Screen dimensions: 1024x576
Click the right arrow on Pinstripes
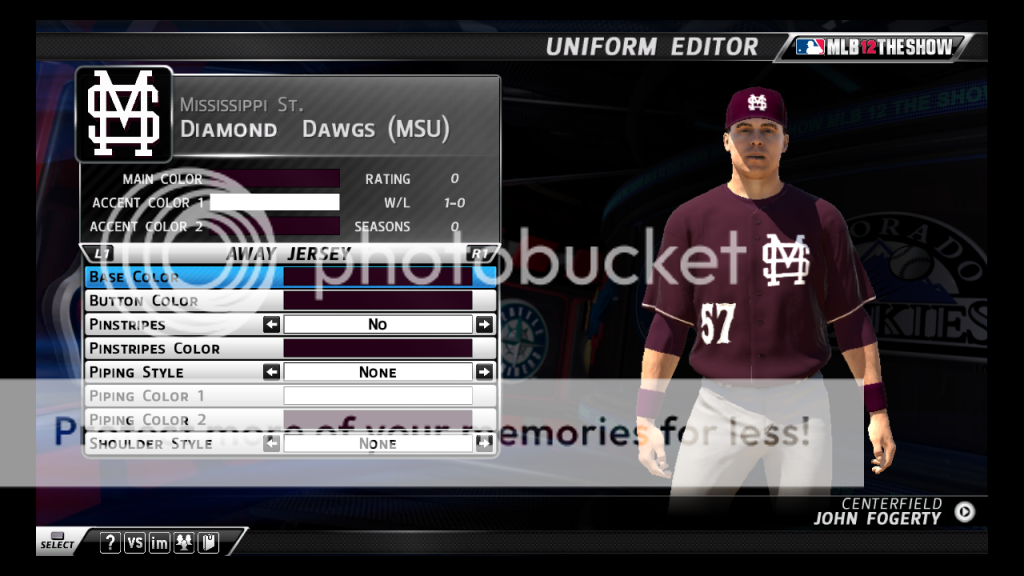click(x=484, y=325)
